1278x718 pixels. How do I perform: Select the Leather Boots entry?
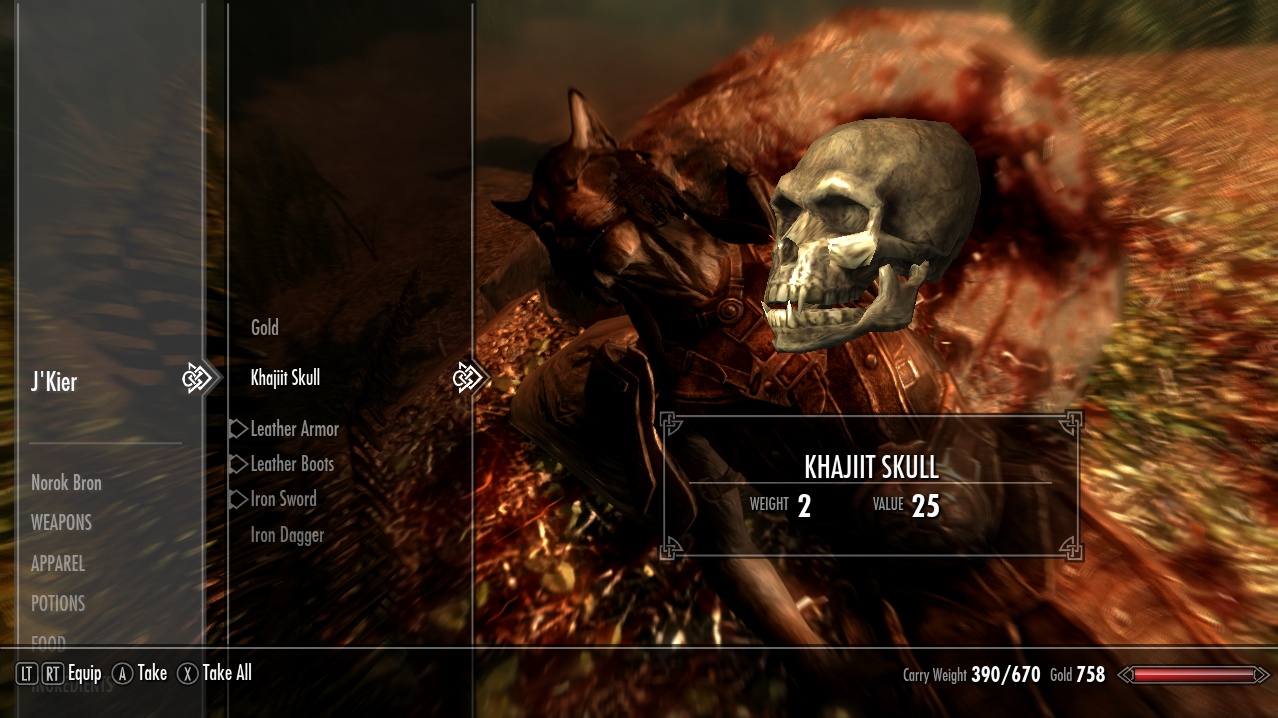click(292, 464)
